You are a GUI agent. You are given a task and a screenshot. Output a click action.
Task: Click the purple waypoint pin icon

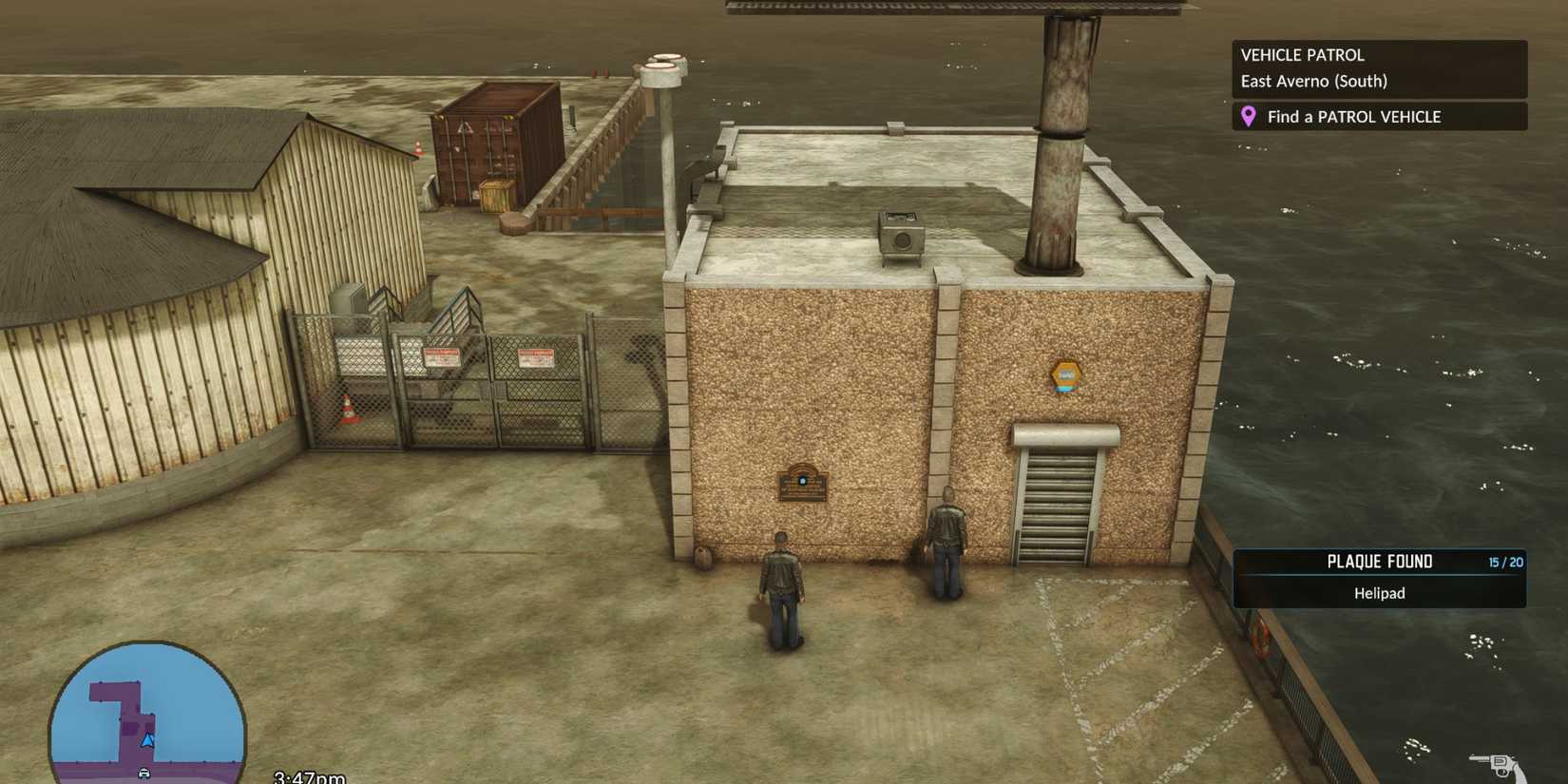[x=1250, y=116]
